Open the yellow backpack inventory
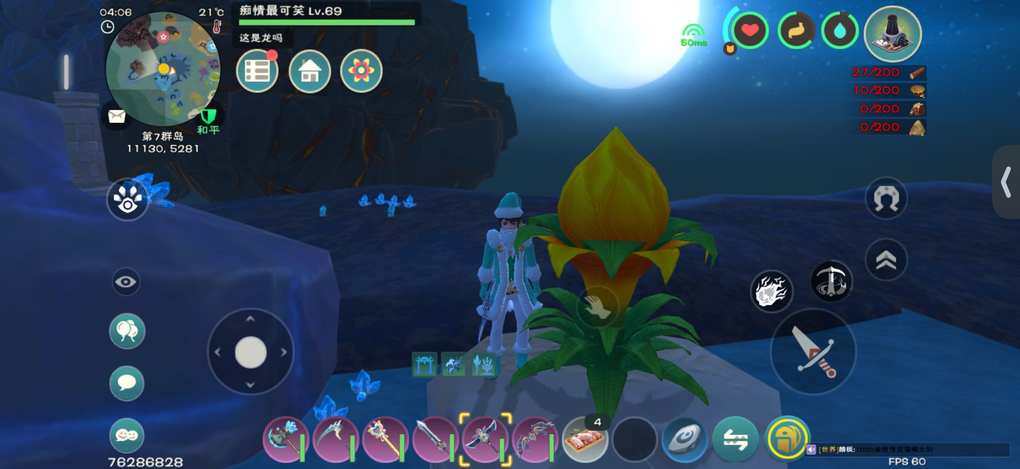This screenshot has height=469, width=1020. click(x=788, y=438)
